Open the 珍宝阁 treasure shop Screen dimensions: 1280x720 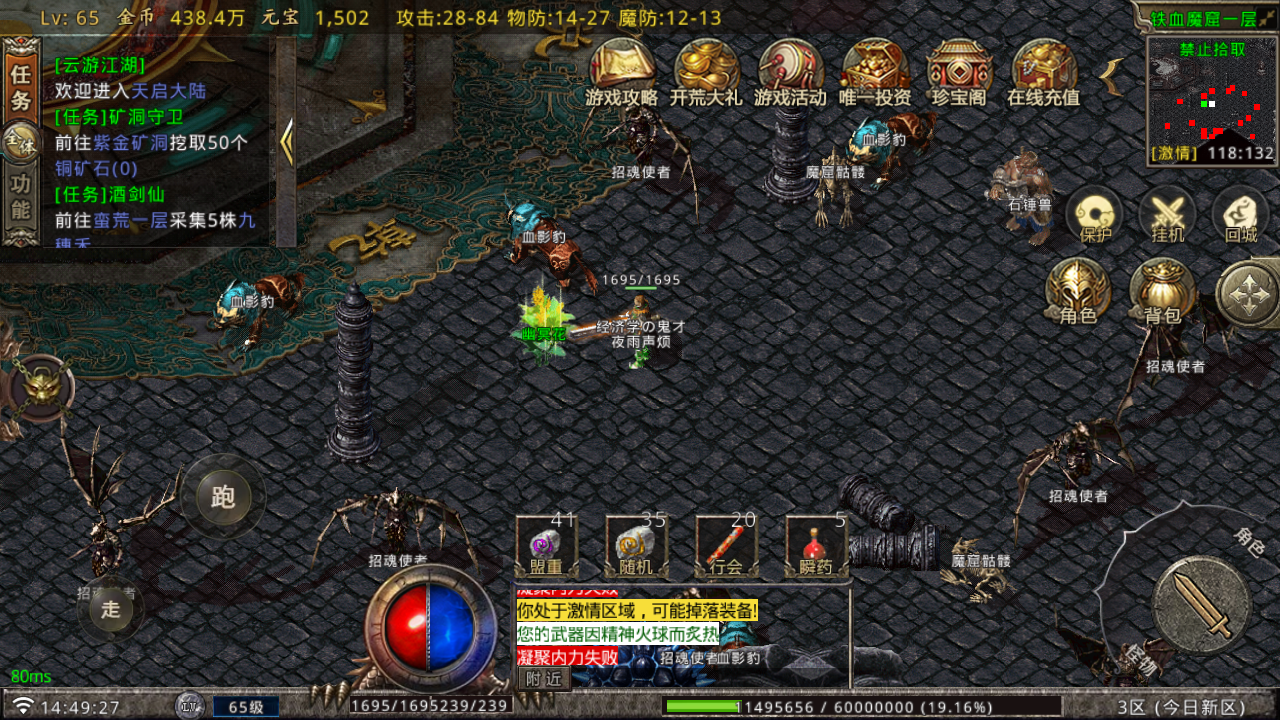tap(959, 70)
